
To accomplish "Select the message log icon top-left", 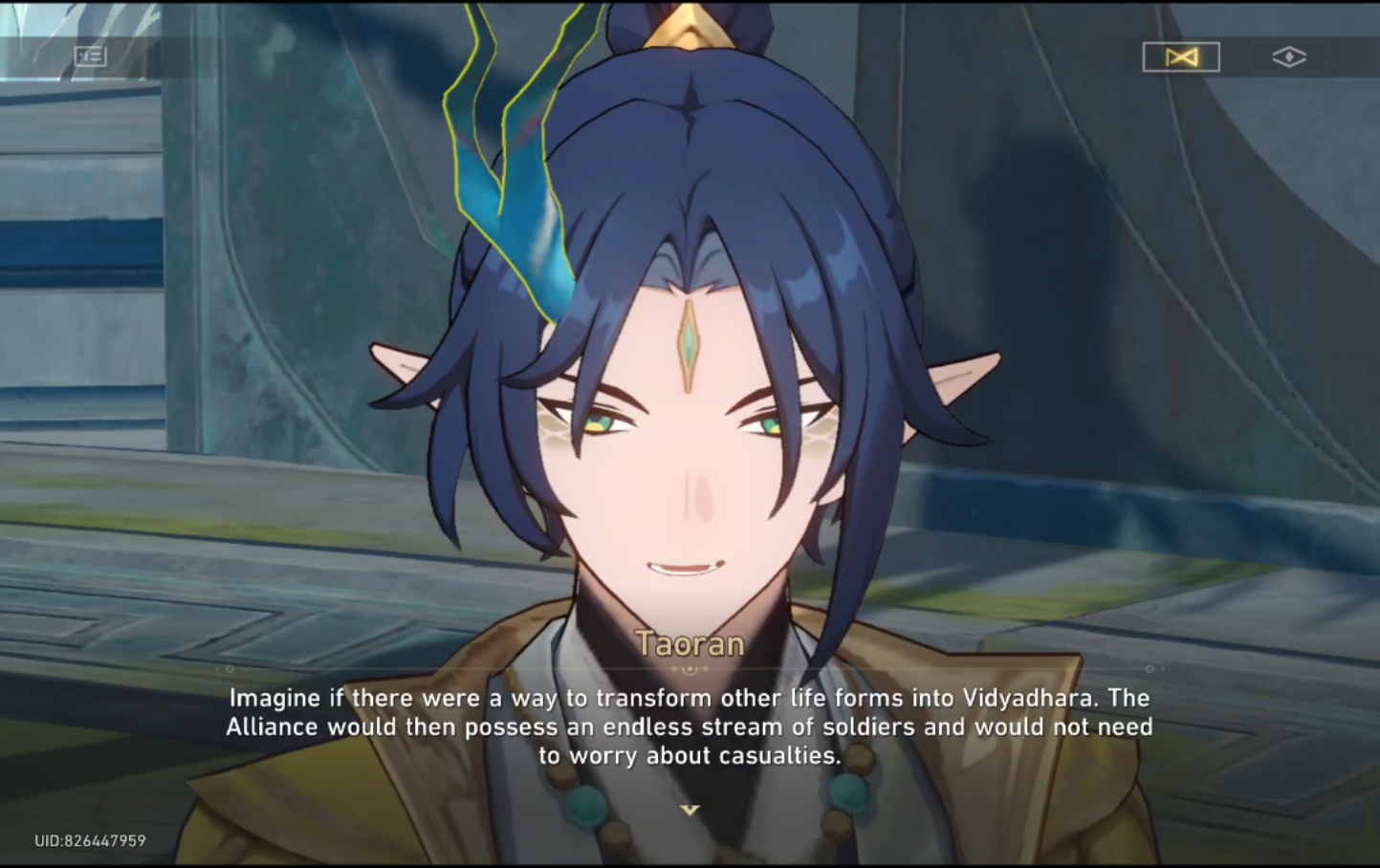I will (90, 56).
